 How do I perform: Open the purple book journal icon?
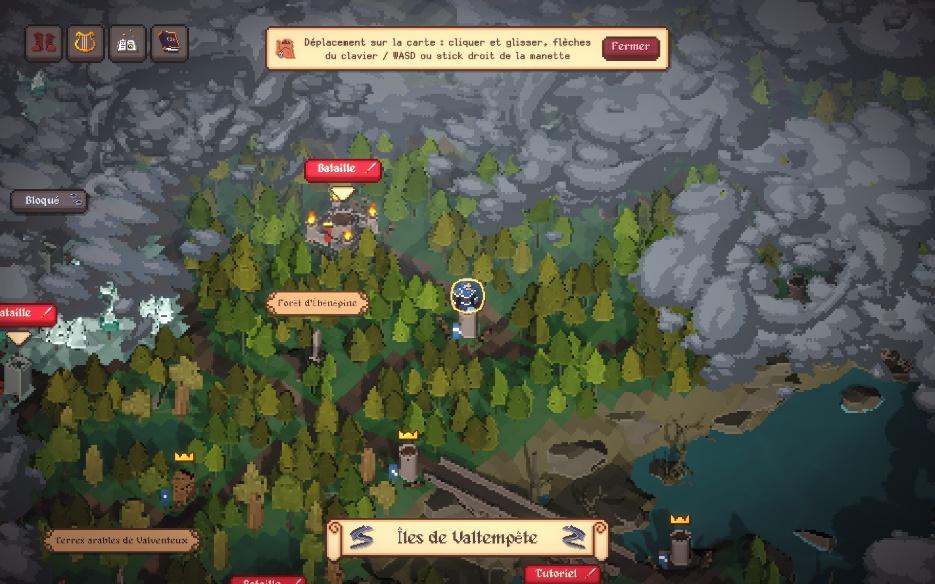pos(170,43)
